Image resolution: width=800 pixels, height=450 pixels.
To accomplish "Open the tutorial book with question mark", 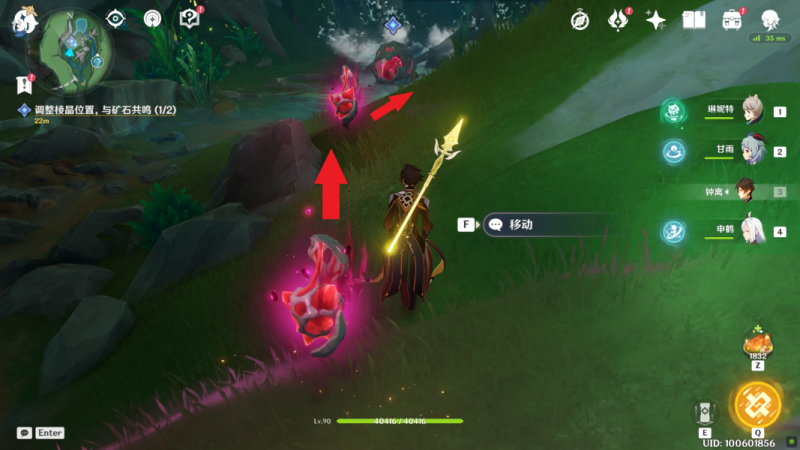I will [x=189, y=18].
